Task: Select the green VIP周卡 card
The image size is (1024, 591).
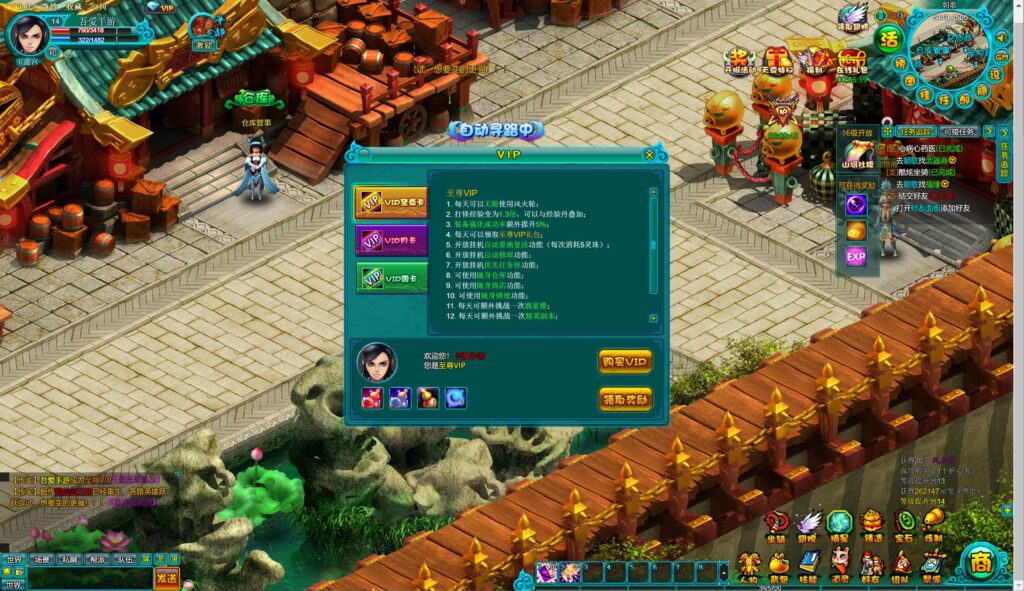Action: [x=391, y=277]
